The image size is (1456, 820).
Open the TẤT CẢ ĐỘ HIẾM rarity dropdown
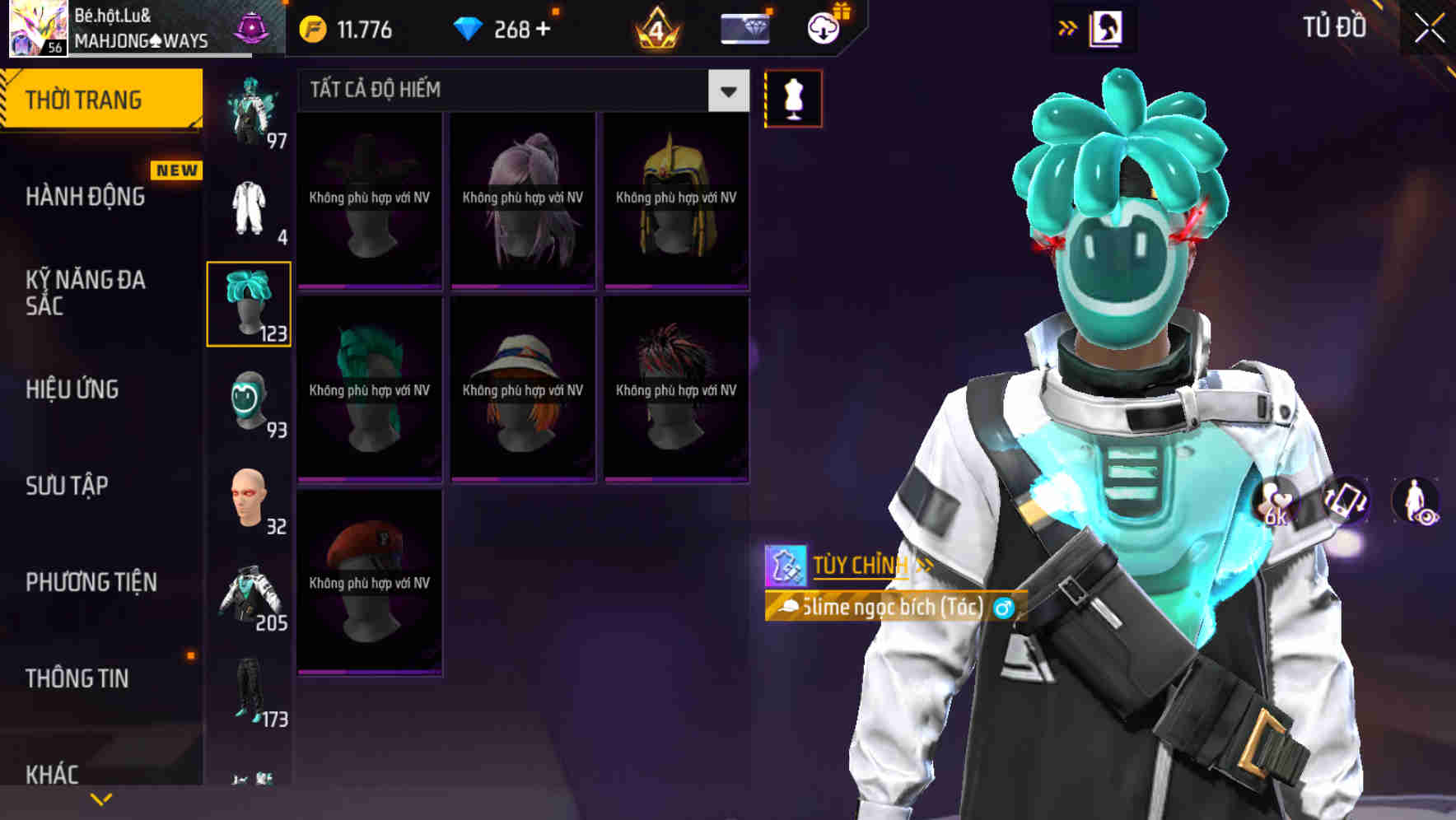519,91
